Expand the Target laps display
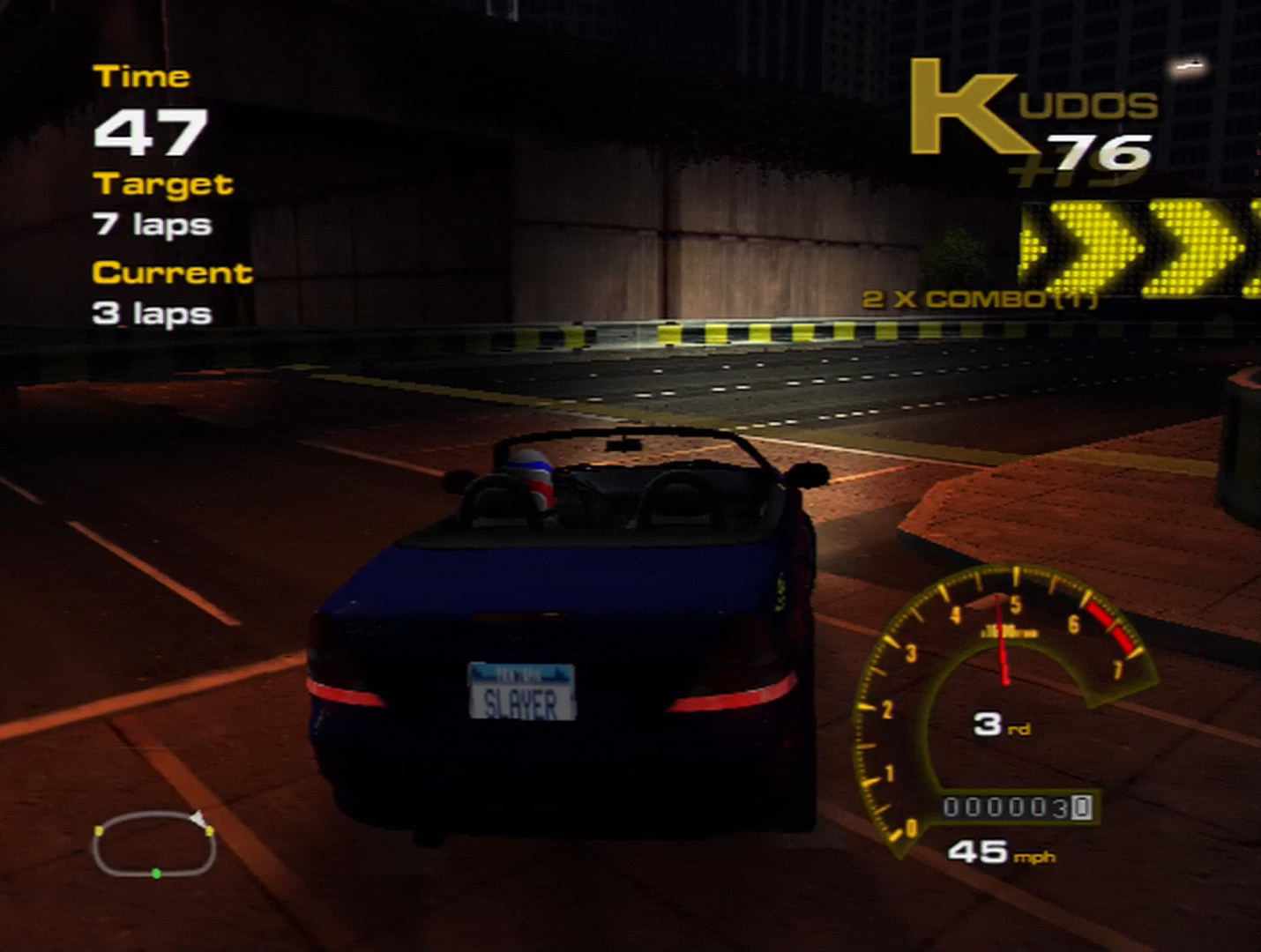 pos(164,185)
